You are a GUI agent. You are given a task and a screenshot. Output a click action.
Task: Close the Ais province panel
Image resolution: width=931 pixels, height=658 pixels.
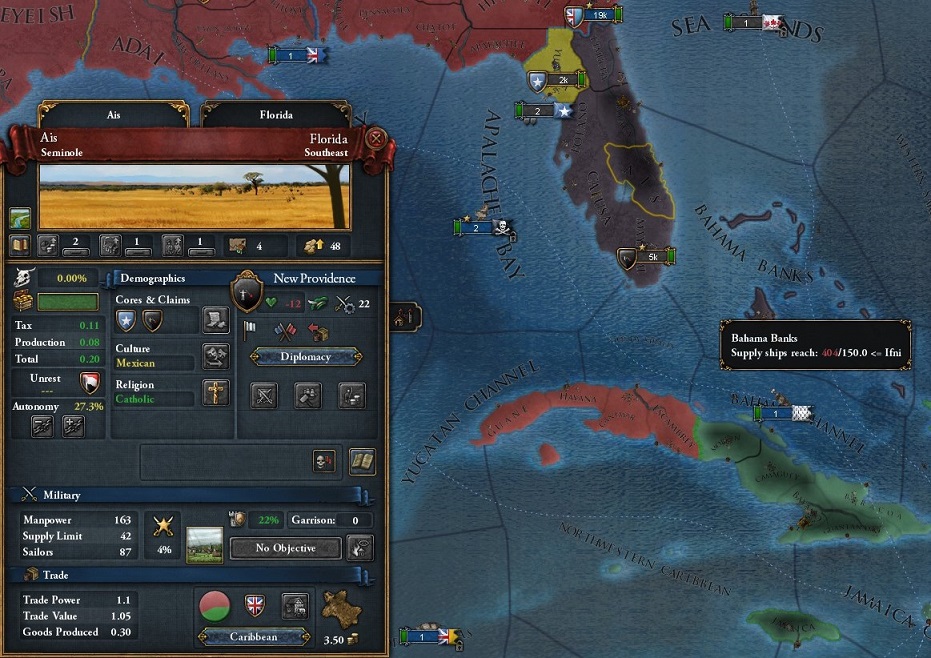(x=376, y=139)
